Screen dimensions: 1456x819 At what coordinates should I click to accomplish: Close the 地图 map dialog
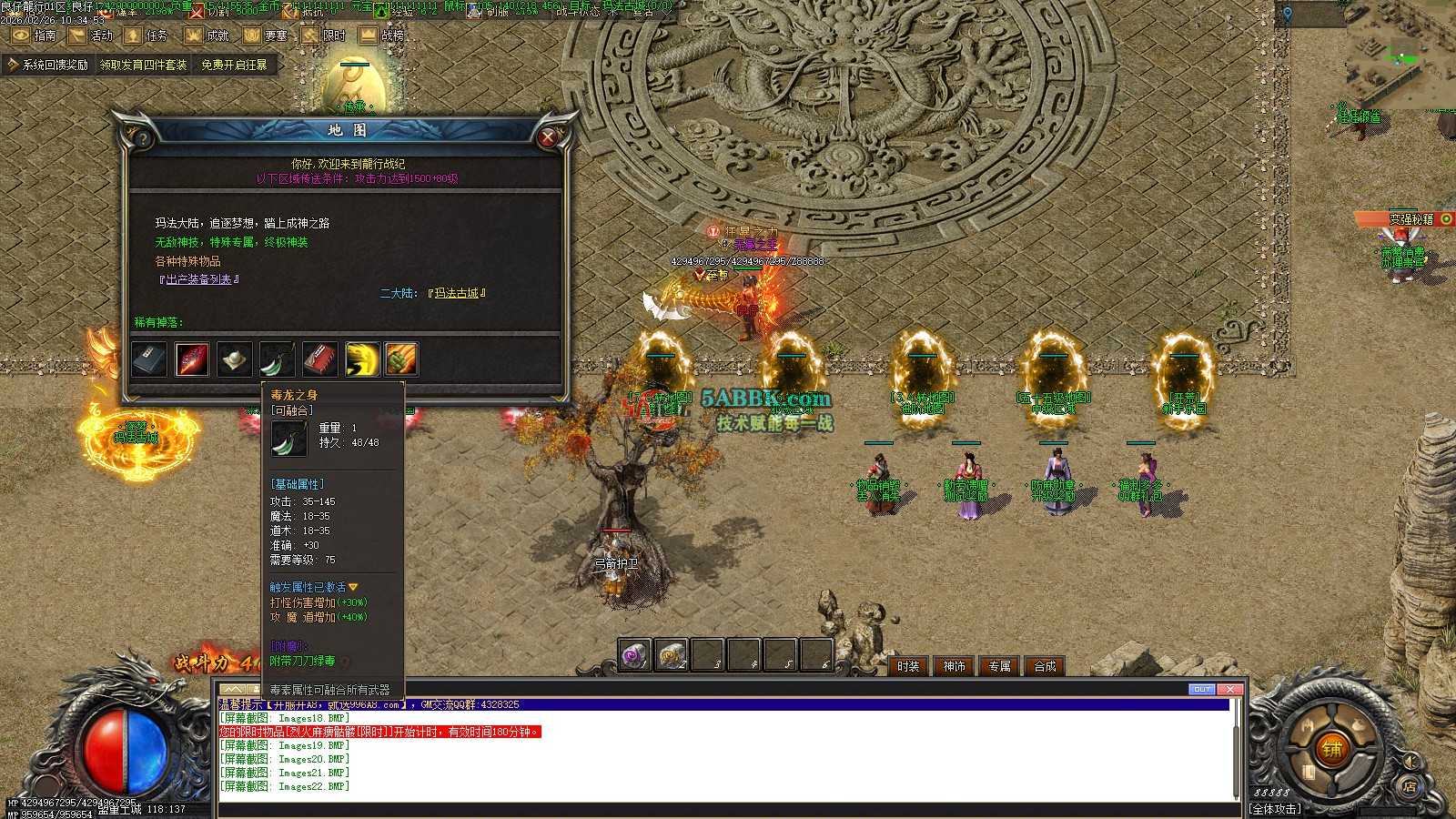(548, 136)
